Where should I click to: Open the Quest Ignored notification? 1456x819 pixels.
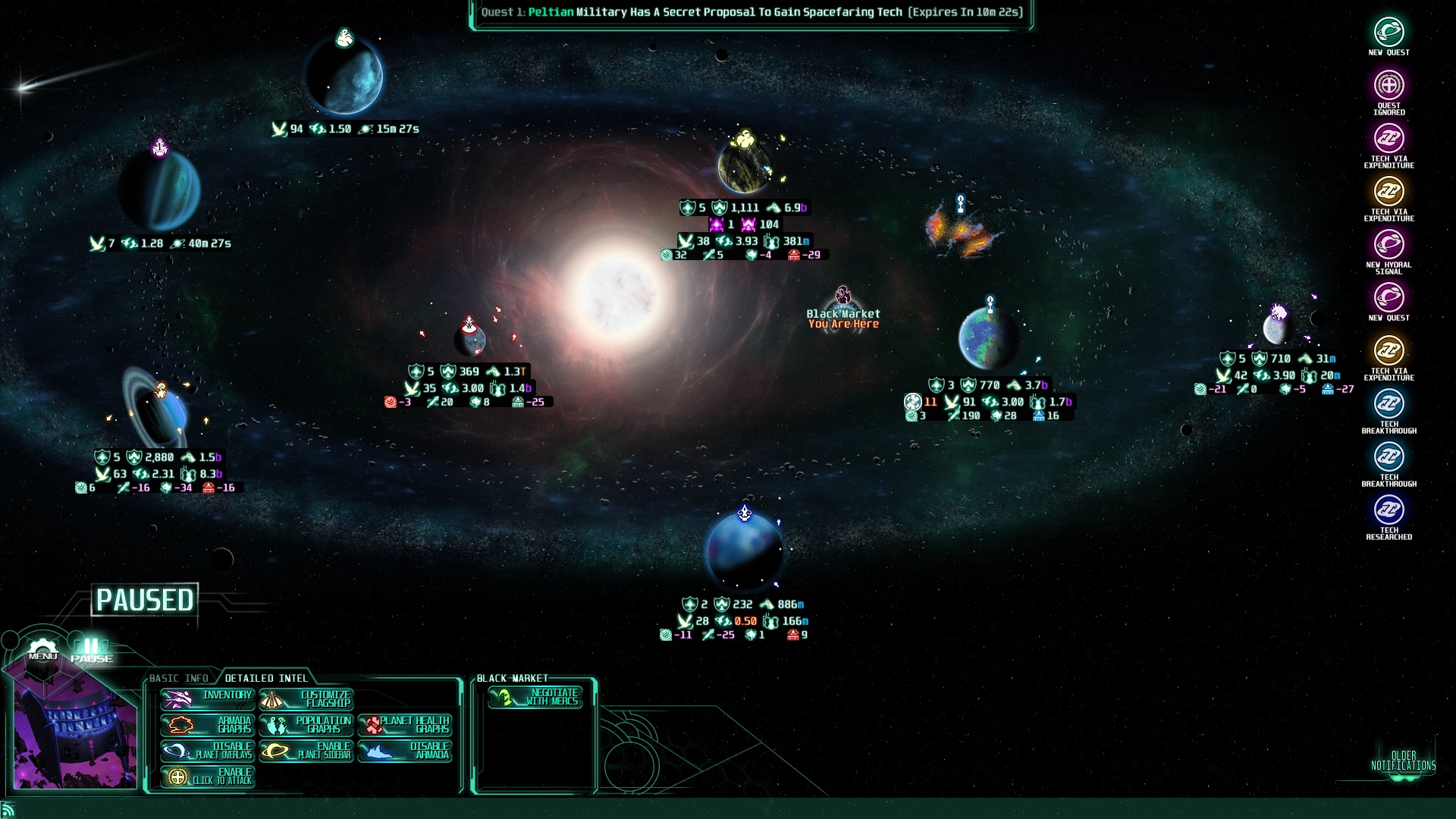point(1389,91)
